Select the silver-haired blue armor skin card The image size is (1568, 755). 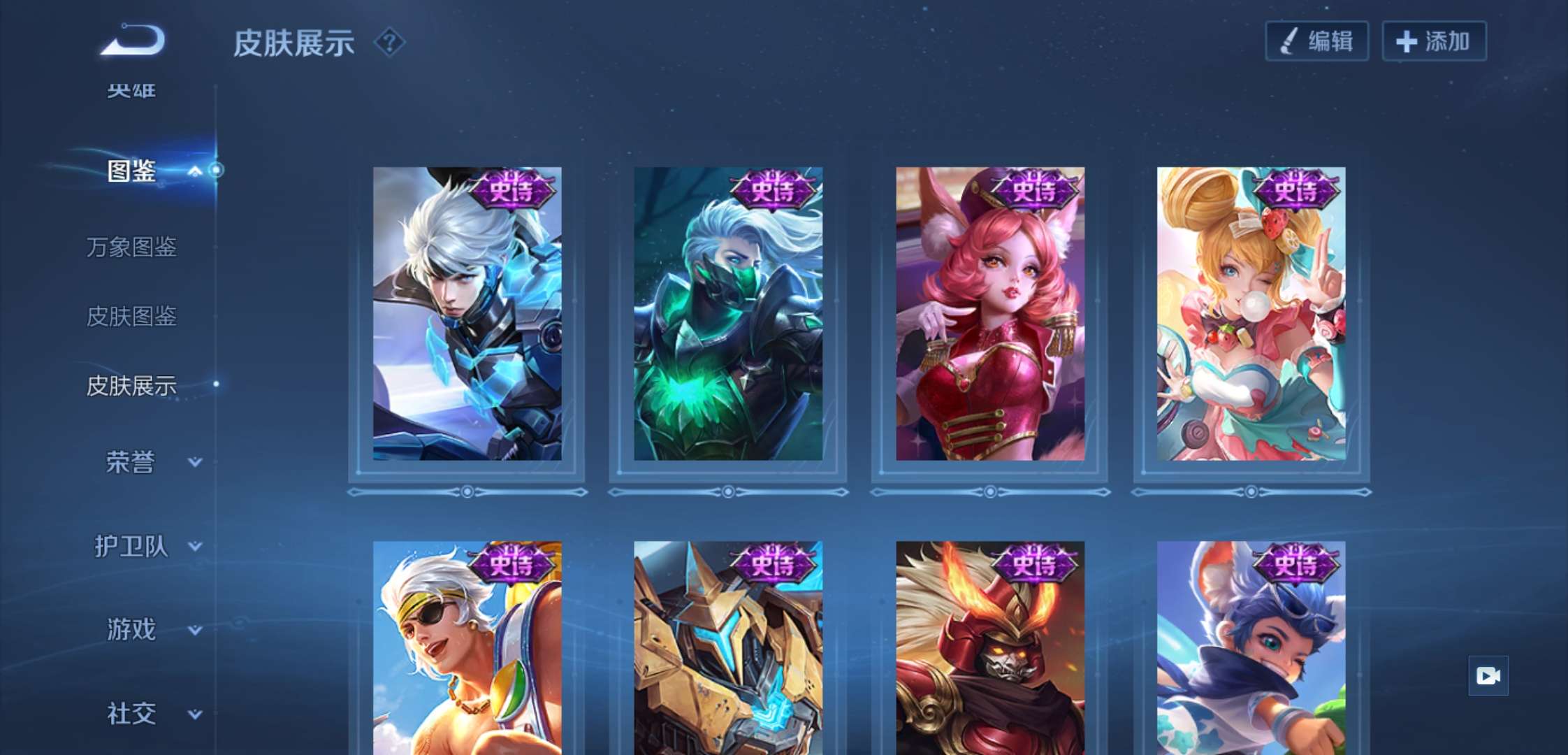[467, 314]
